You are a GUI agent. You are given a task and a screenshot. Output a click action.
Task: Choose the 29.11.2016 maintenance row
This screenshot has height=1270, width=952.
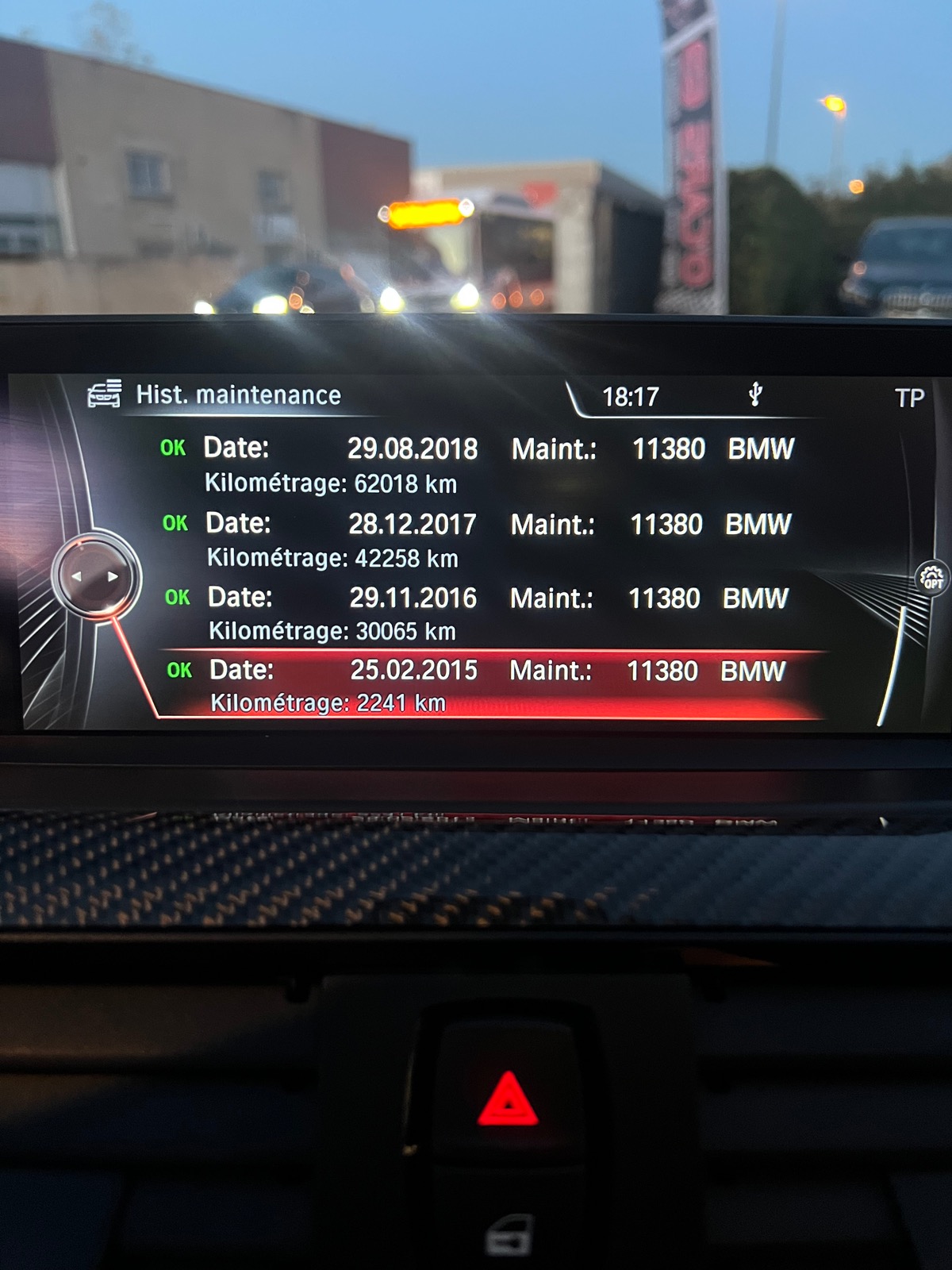[476, 614]
